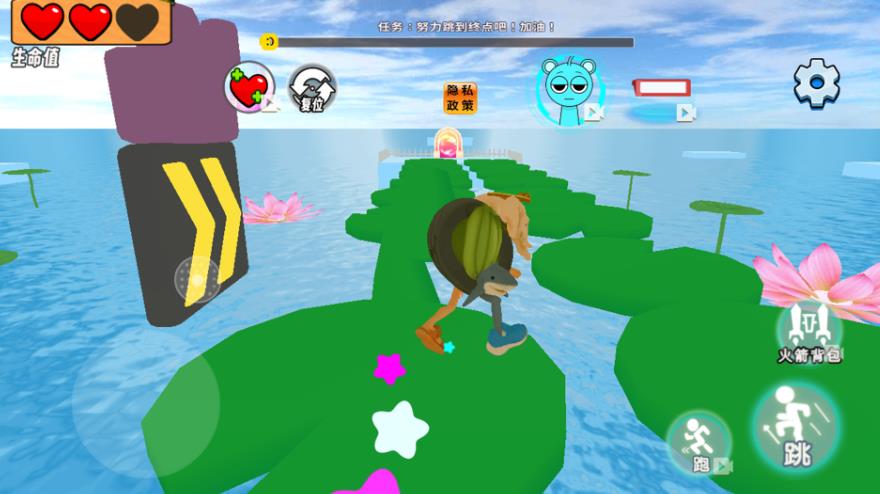The width and height of the screenshot is (880, 494).
Task: Select the blue bear character avatar
Action: 568,91
